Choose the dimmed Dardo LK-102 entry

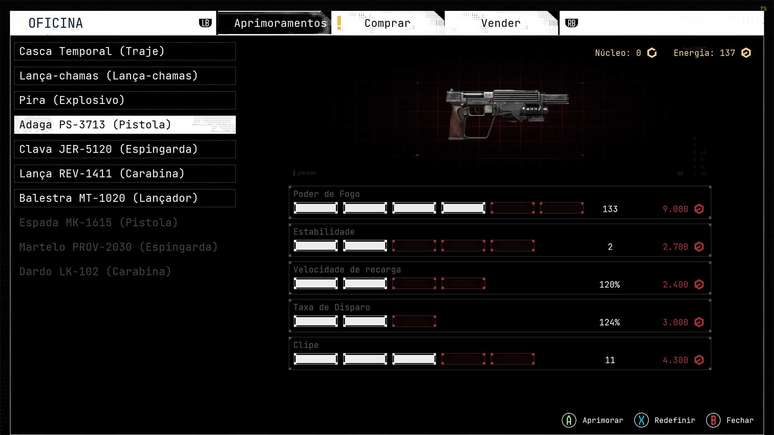pyautogui.click(x=125, y=272)
